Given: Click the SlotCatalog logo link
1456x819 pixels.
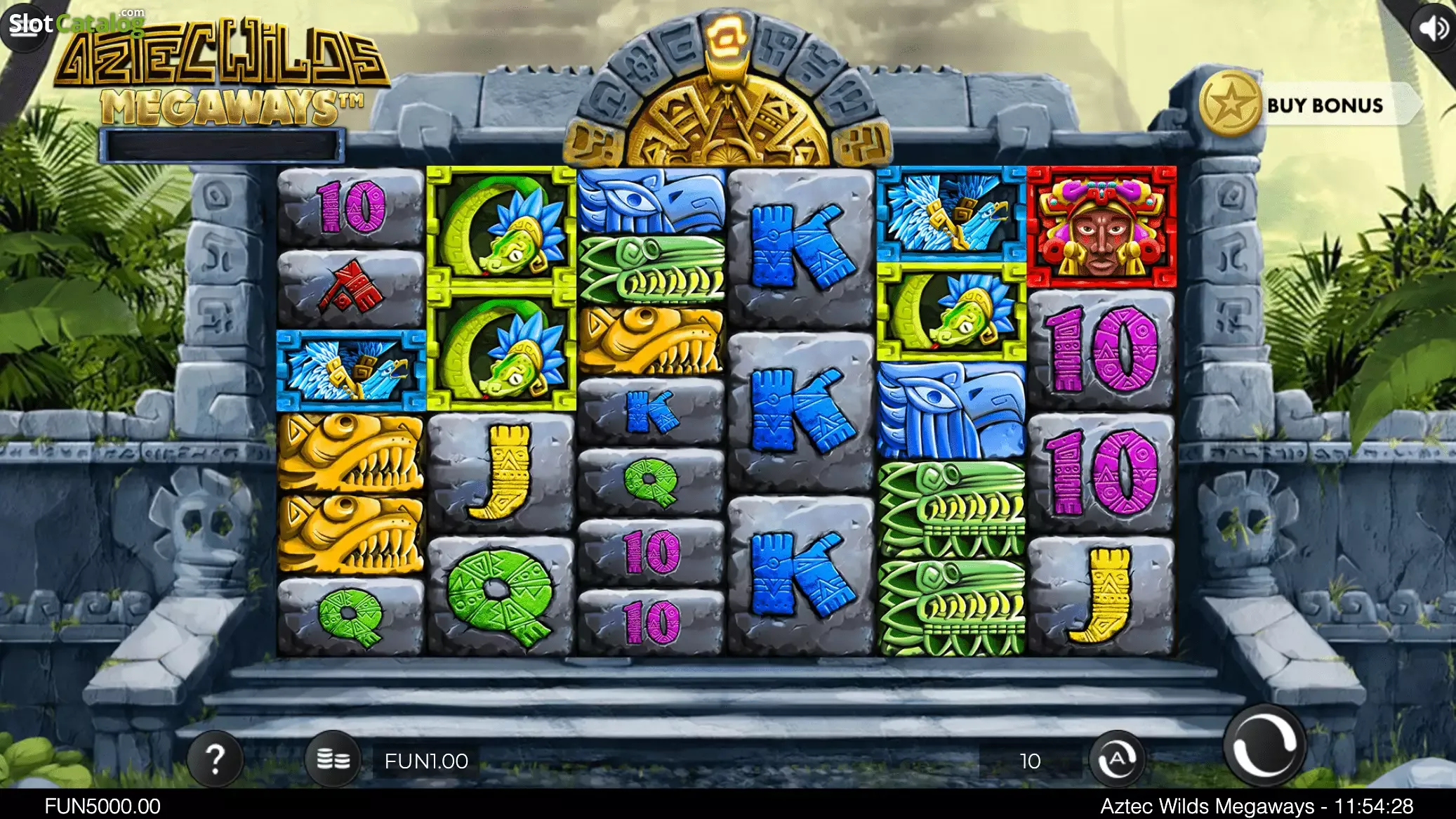Looking at the screenshot, I should point(75,23).
